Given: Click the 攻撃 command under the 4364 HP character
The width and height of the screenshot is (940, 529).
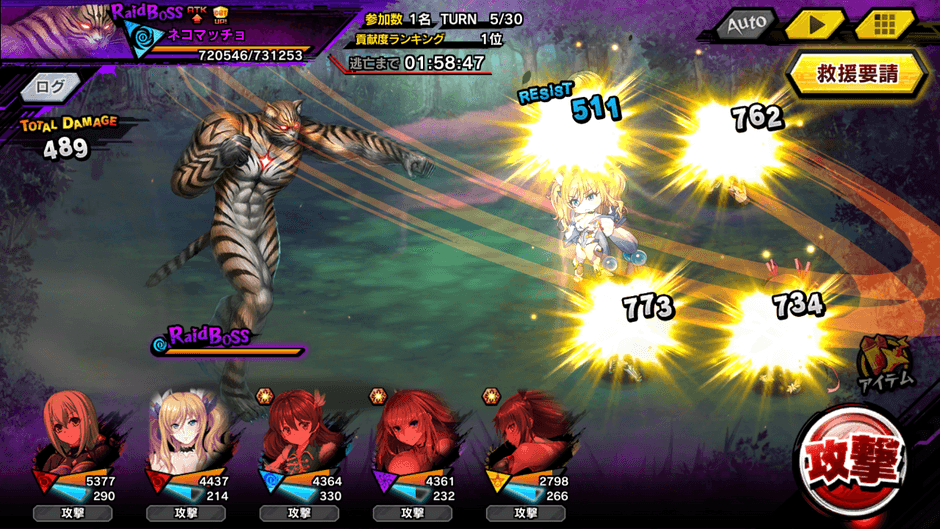Looking at the screenshot, I should [299, 513].
